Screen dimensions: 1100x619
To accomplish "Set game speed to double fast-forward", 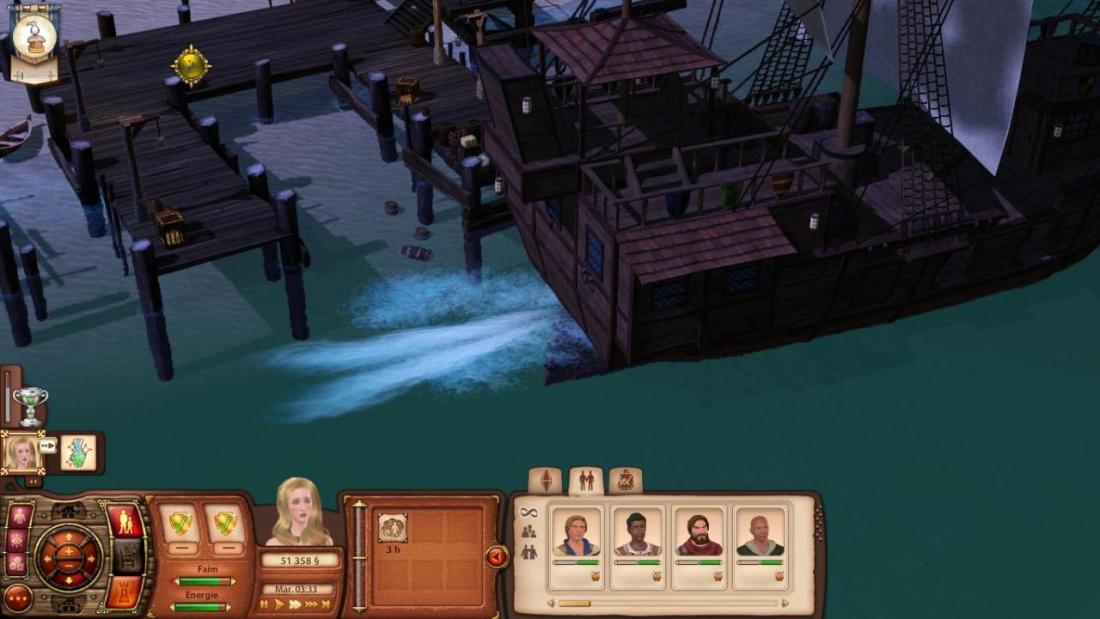I will 295,604.
